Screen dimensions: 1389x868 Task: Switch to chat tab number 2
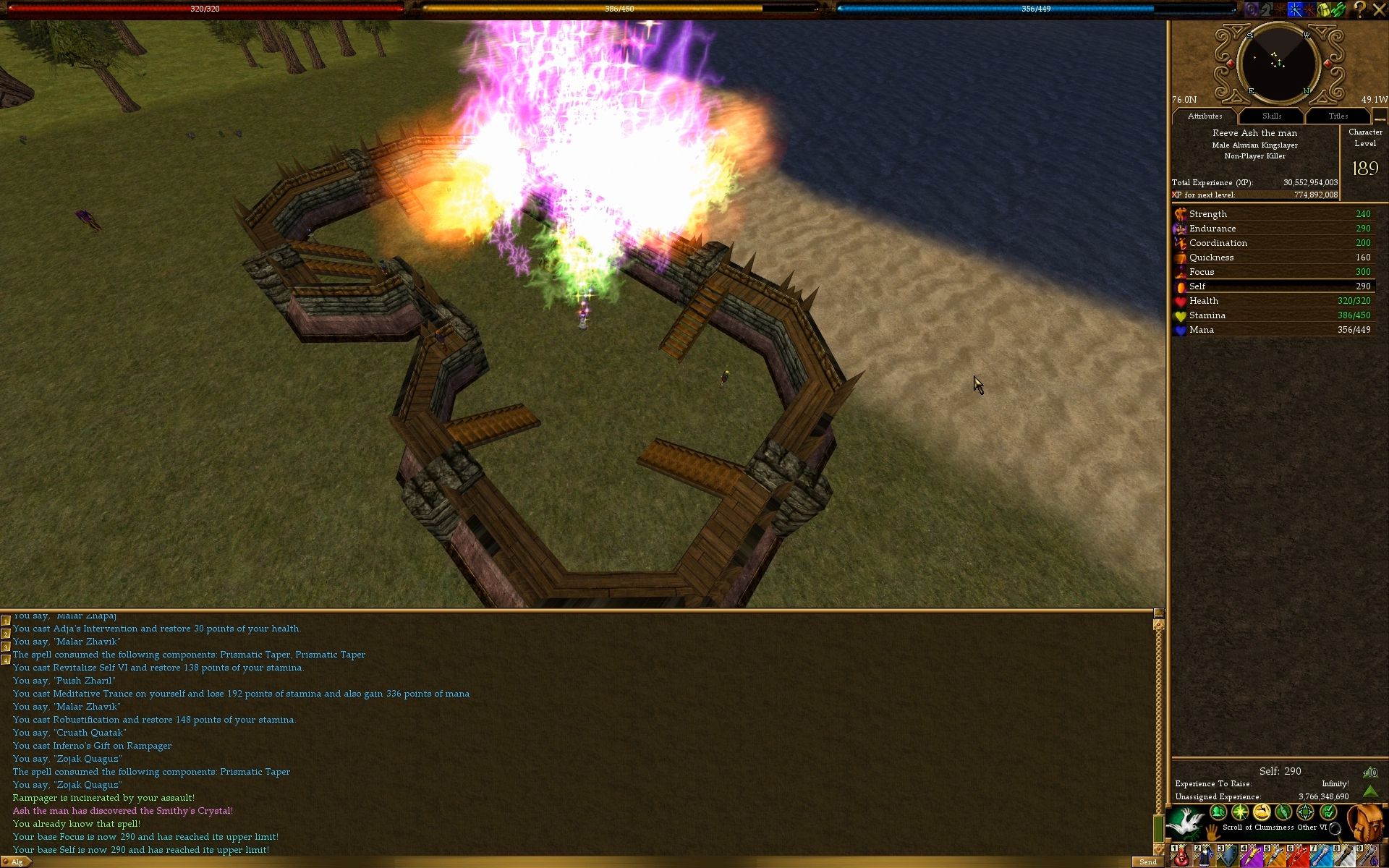point(6,634)
